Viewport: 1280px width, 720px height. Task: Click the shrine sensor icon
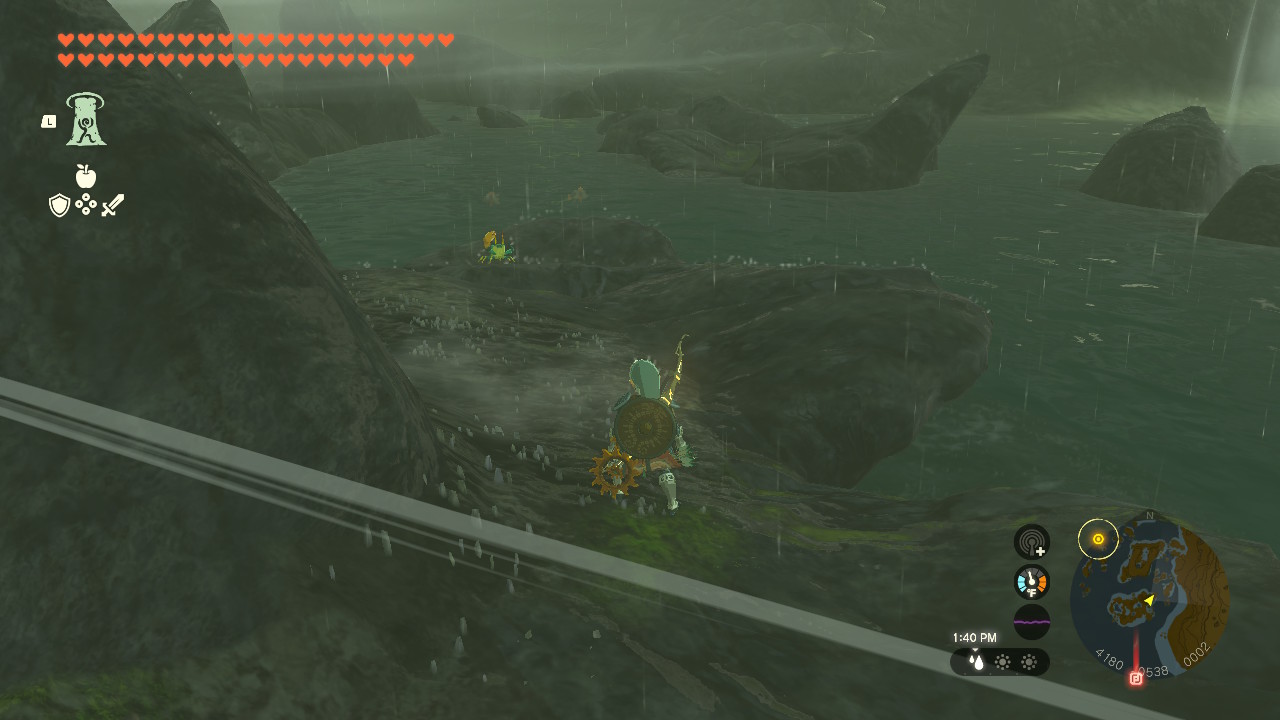click(x=1031, y=541)
